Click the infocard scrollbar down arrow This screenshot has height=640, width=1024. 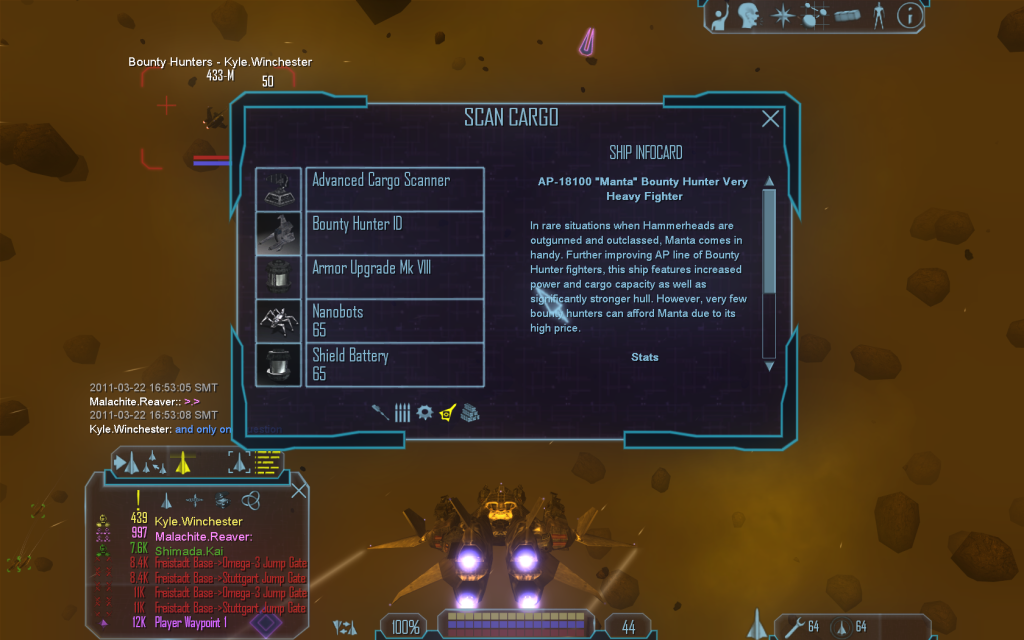pyautogui.click(x=769, y=366)
